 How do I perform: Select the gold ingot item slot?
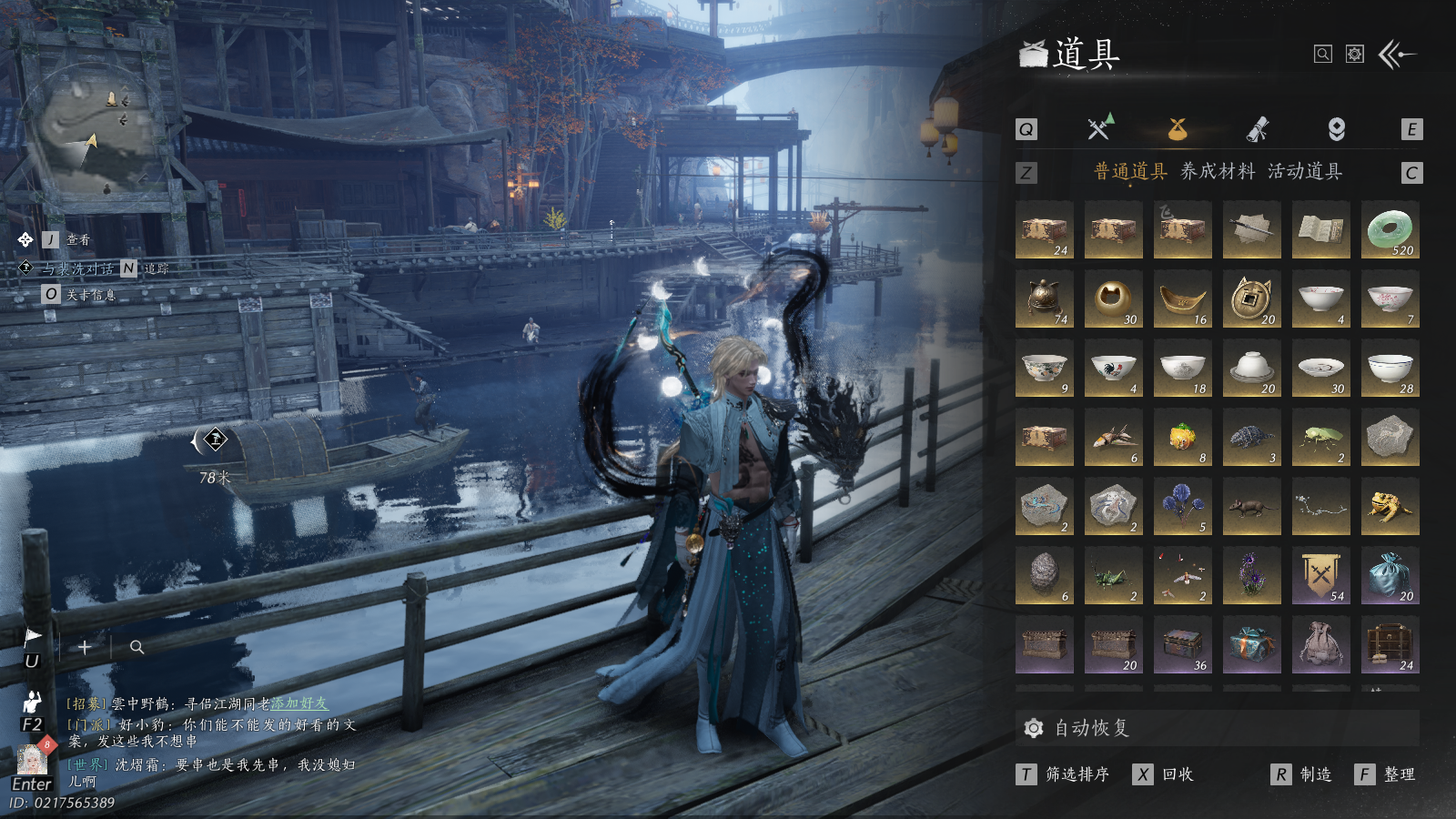(x=1182, y=299)
